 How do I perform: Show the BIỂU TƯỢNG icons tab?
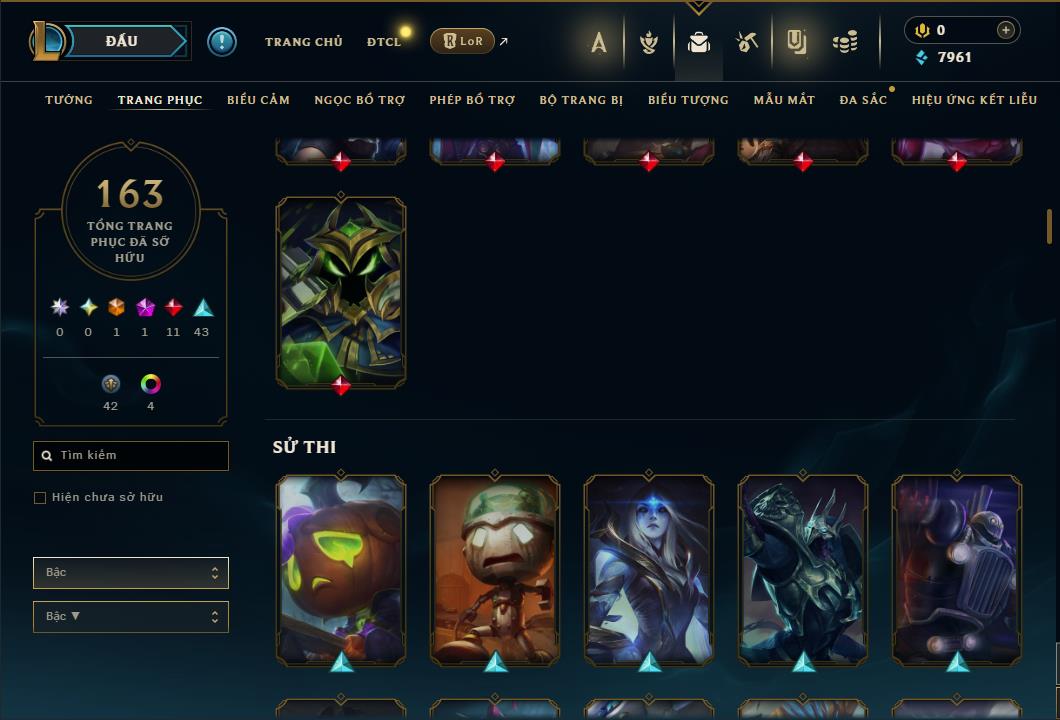(x=688, y=100)
